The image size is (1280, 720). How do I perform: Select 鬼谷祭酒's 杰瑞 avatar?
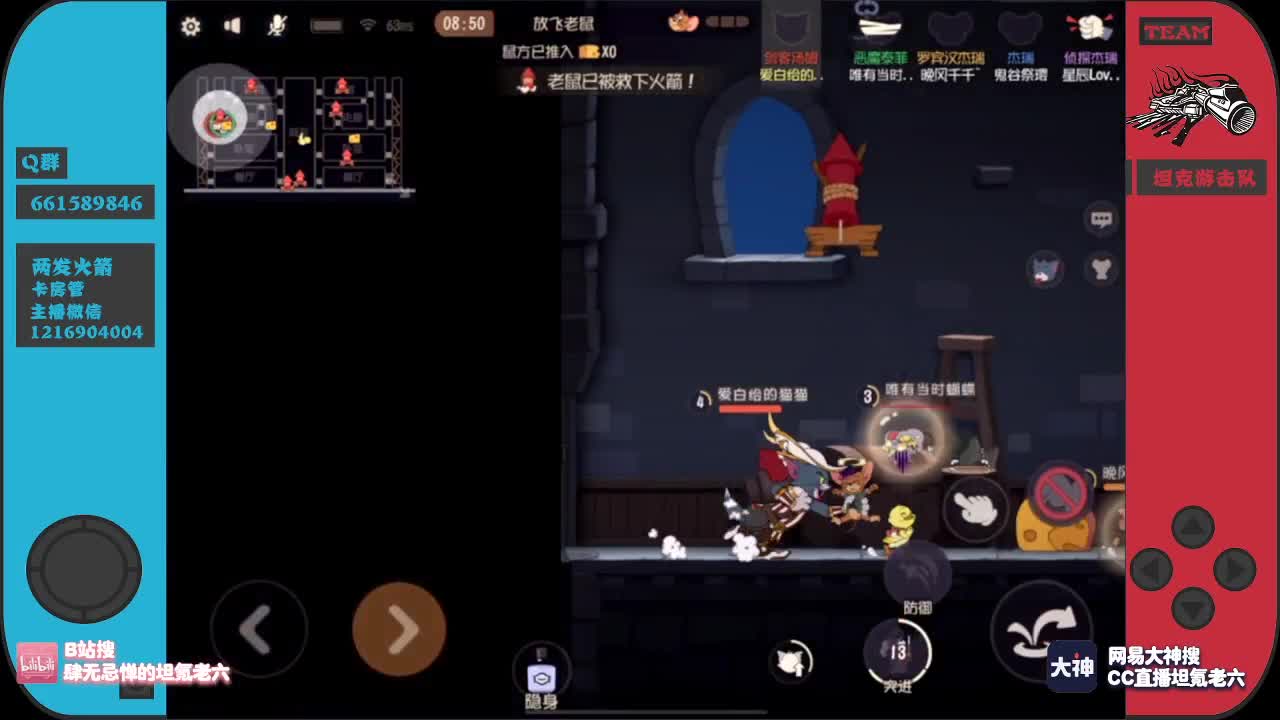click(1019, 27)
